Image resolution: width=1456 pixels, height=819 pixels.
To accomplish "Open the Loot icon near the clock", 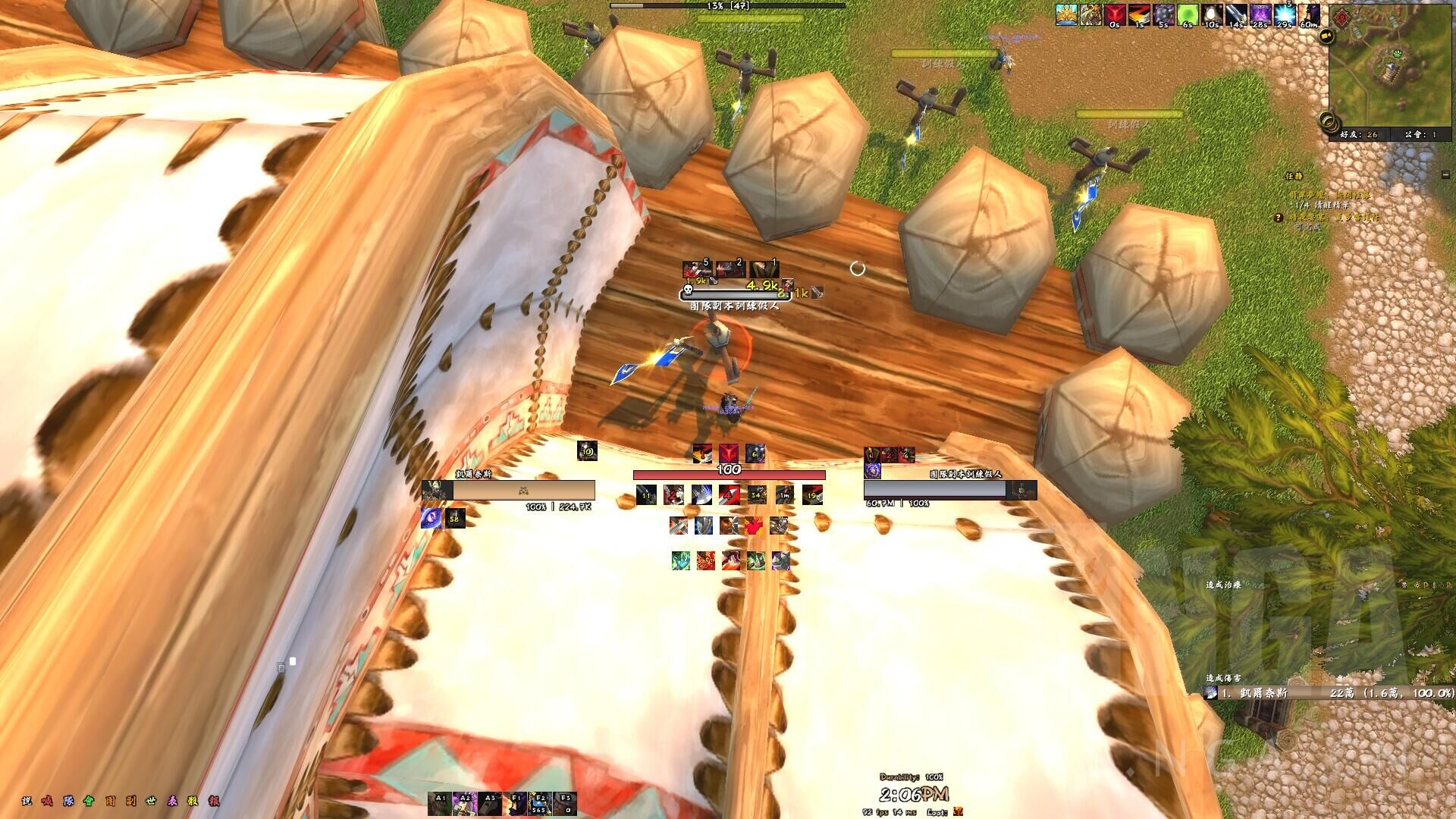I will coord(959,812).
